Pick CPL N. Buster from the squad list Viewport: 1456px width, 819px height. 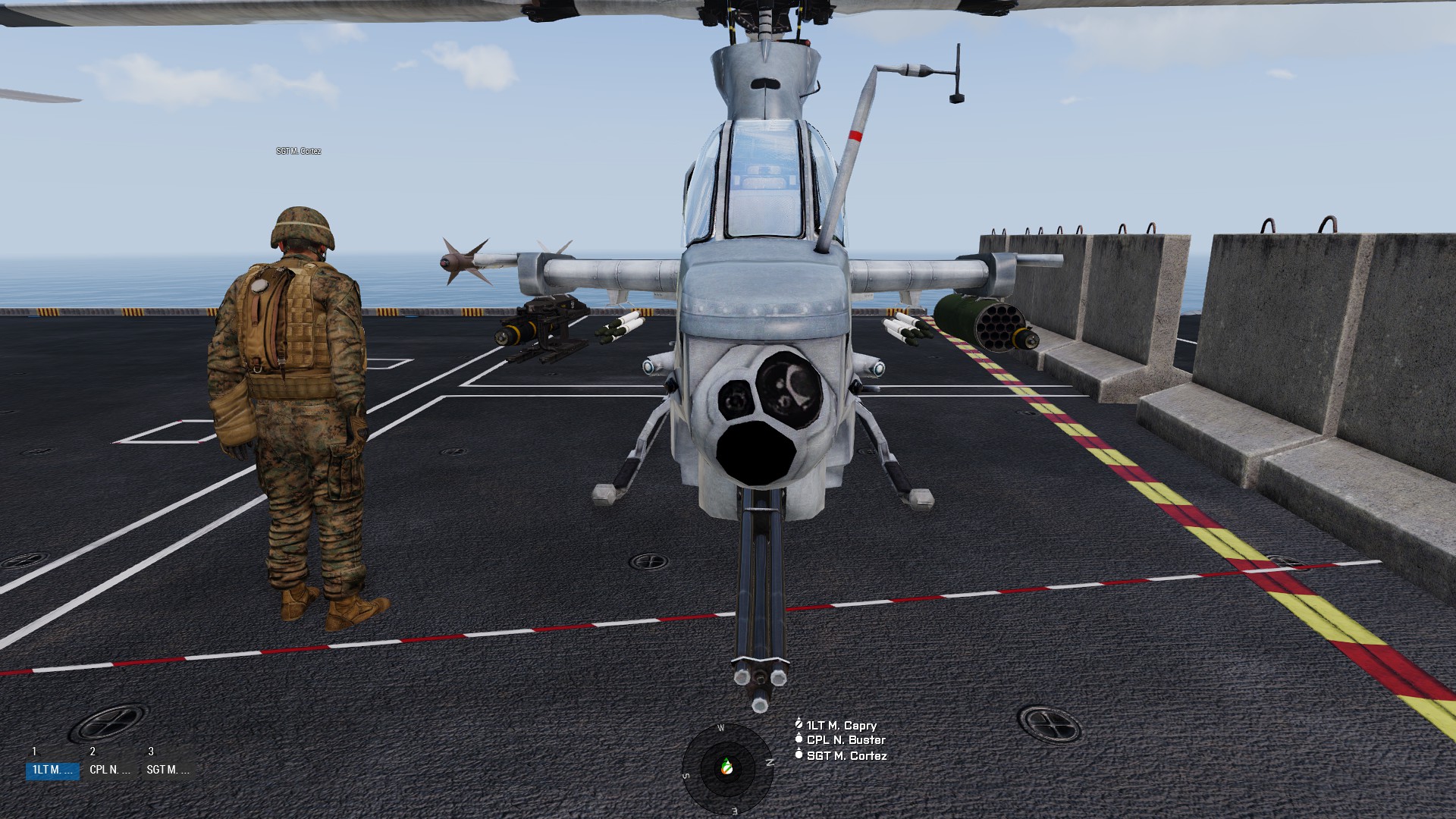click(x=846, y=740)
